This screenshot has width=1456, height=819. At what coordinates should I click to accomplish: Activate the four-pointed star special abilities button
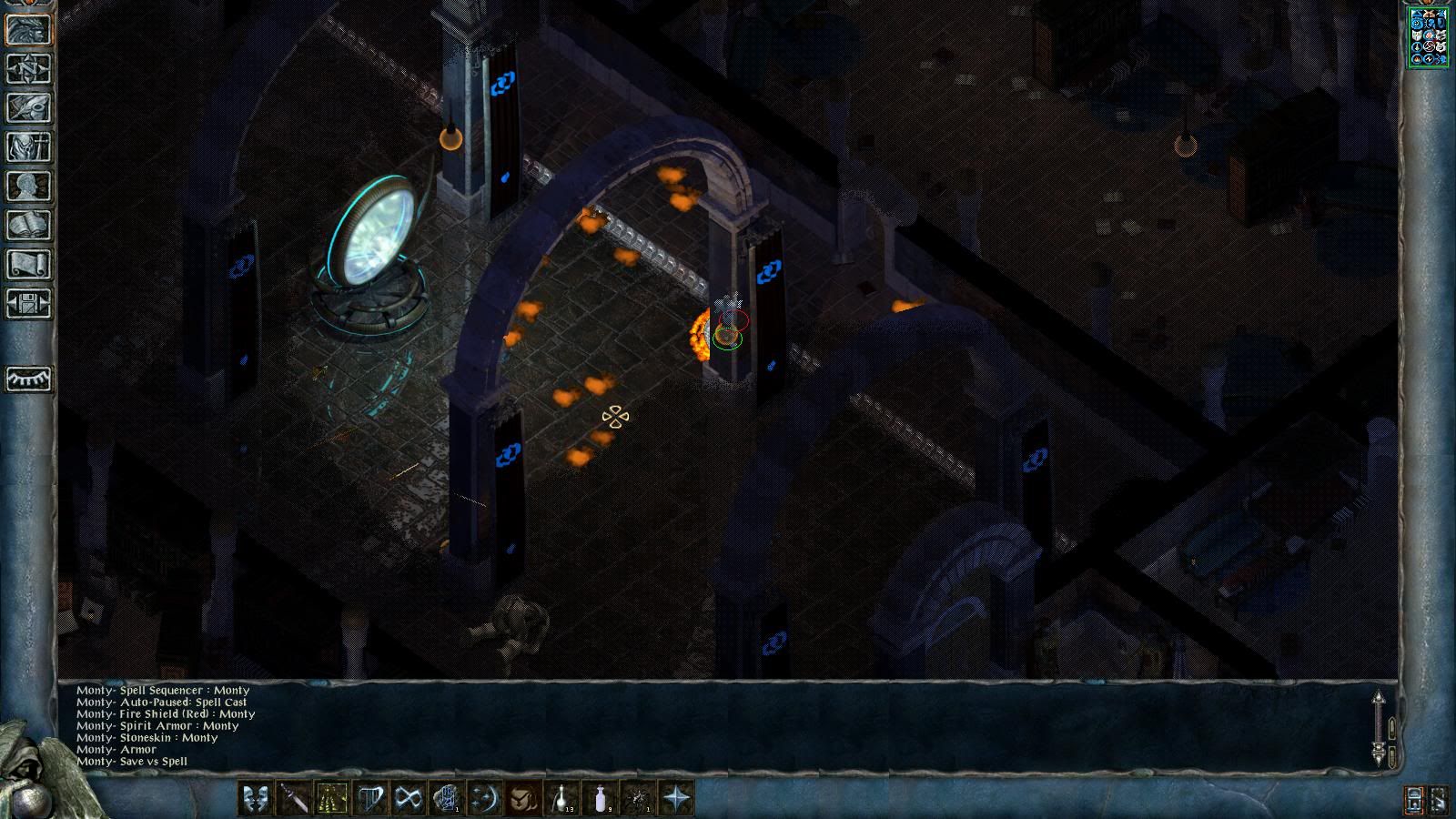click(x=676, y=798)
